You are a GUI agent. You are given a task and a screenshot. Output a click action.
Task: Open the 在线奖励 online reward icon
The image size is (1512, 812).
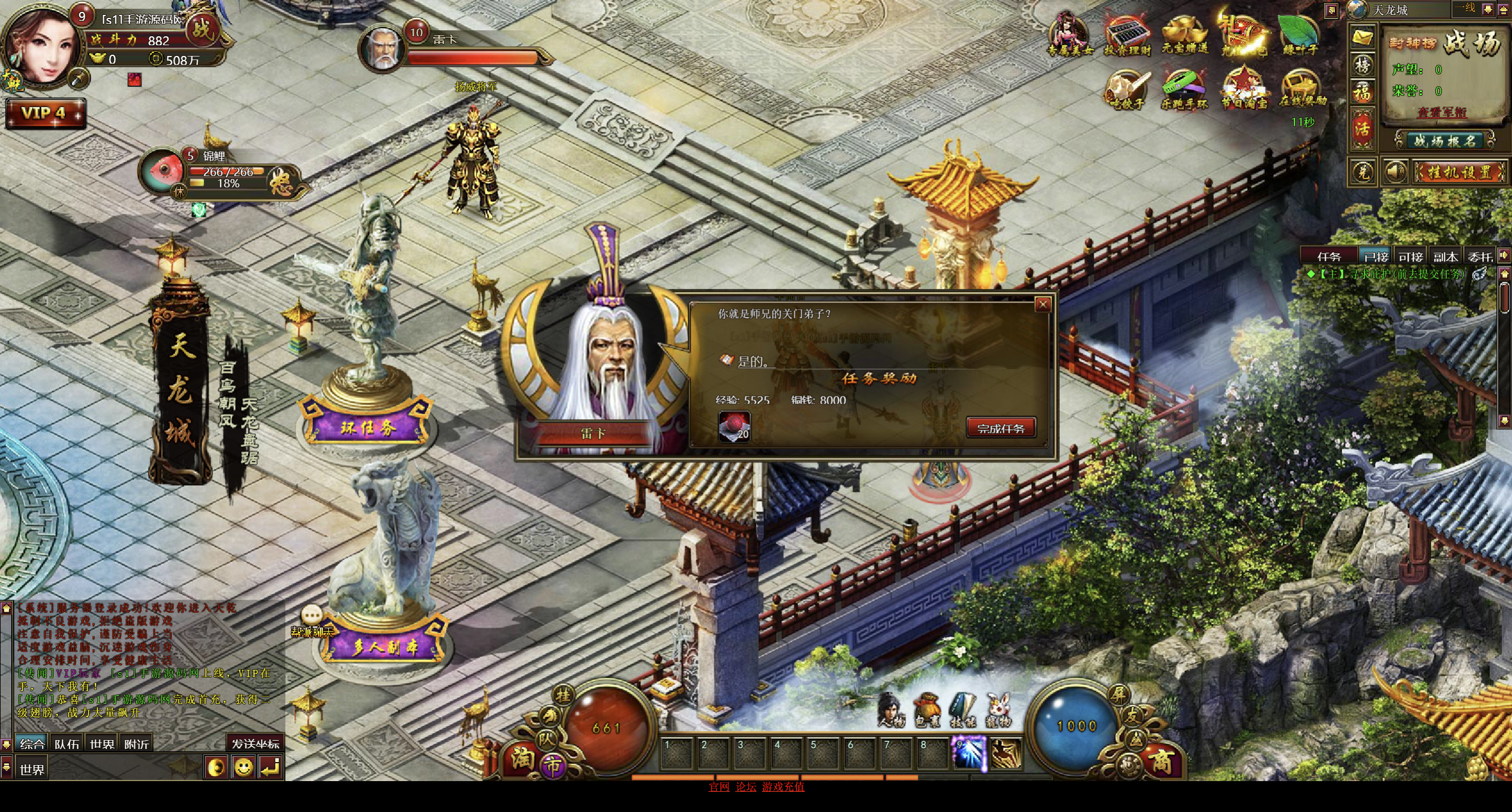point(1302,89)
